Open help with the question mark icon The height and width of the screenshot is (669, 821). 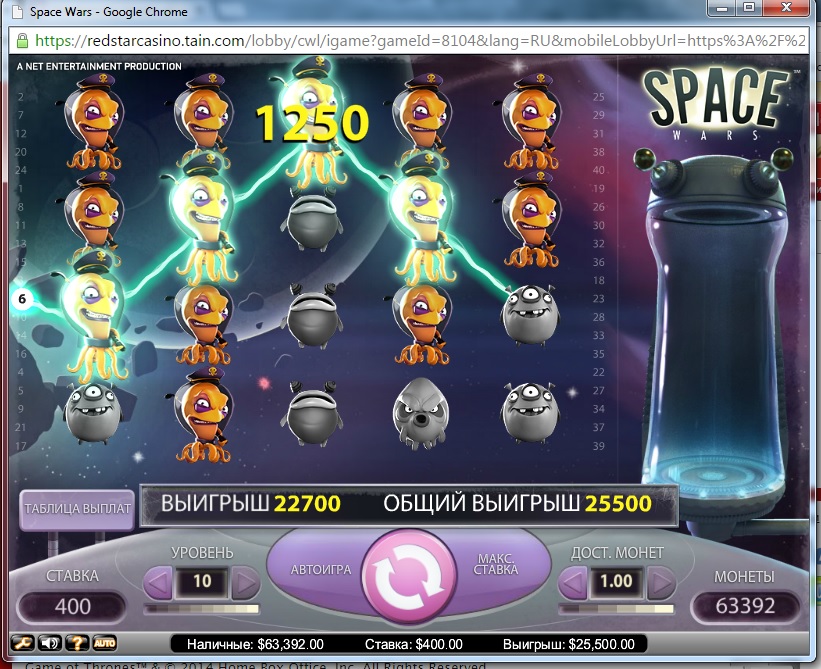(76, 643)
